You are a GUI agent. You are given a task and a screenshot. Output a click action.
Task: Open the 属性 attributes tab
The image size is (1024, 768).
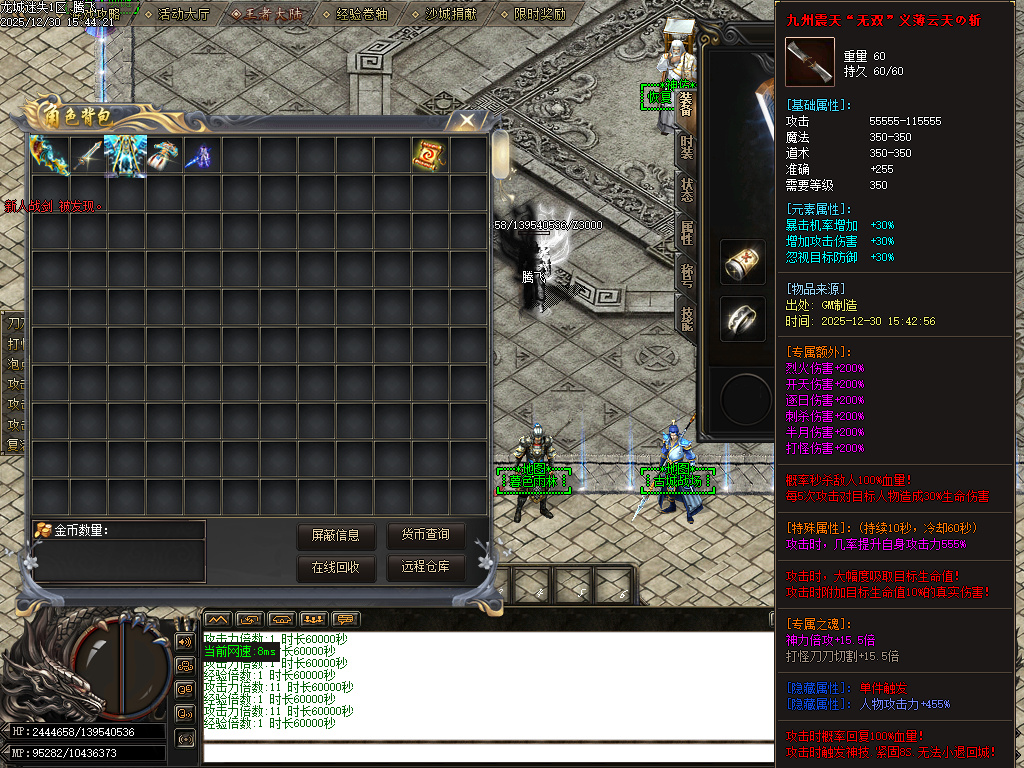pos(686,232)
